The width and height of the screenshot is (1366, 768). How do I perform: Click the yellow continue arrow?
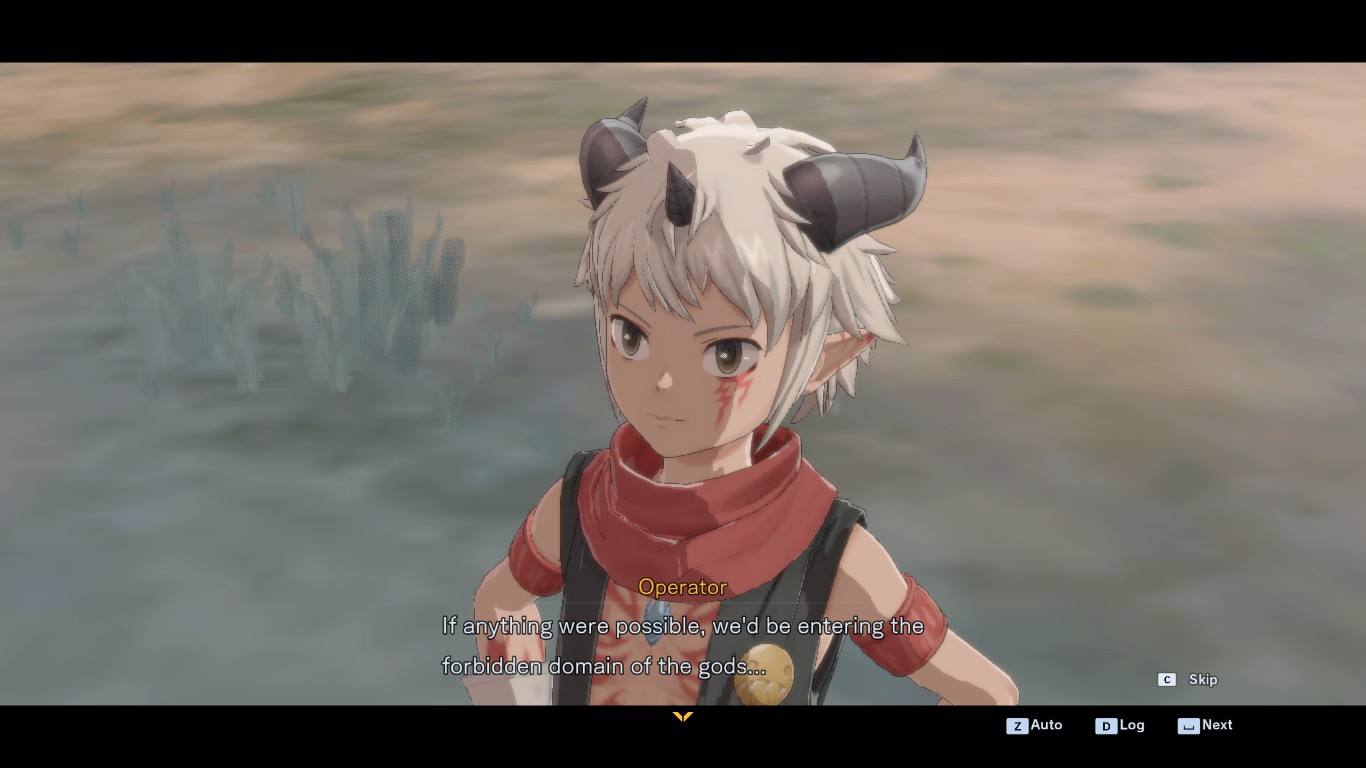pos(683,717)
